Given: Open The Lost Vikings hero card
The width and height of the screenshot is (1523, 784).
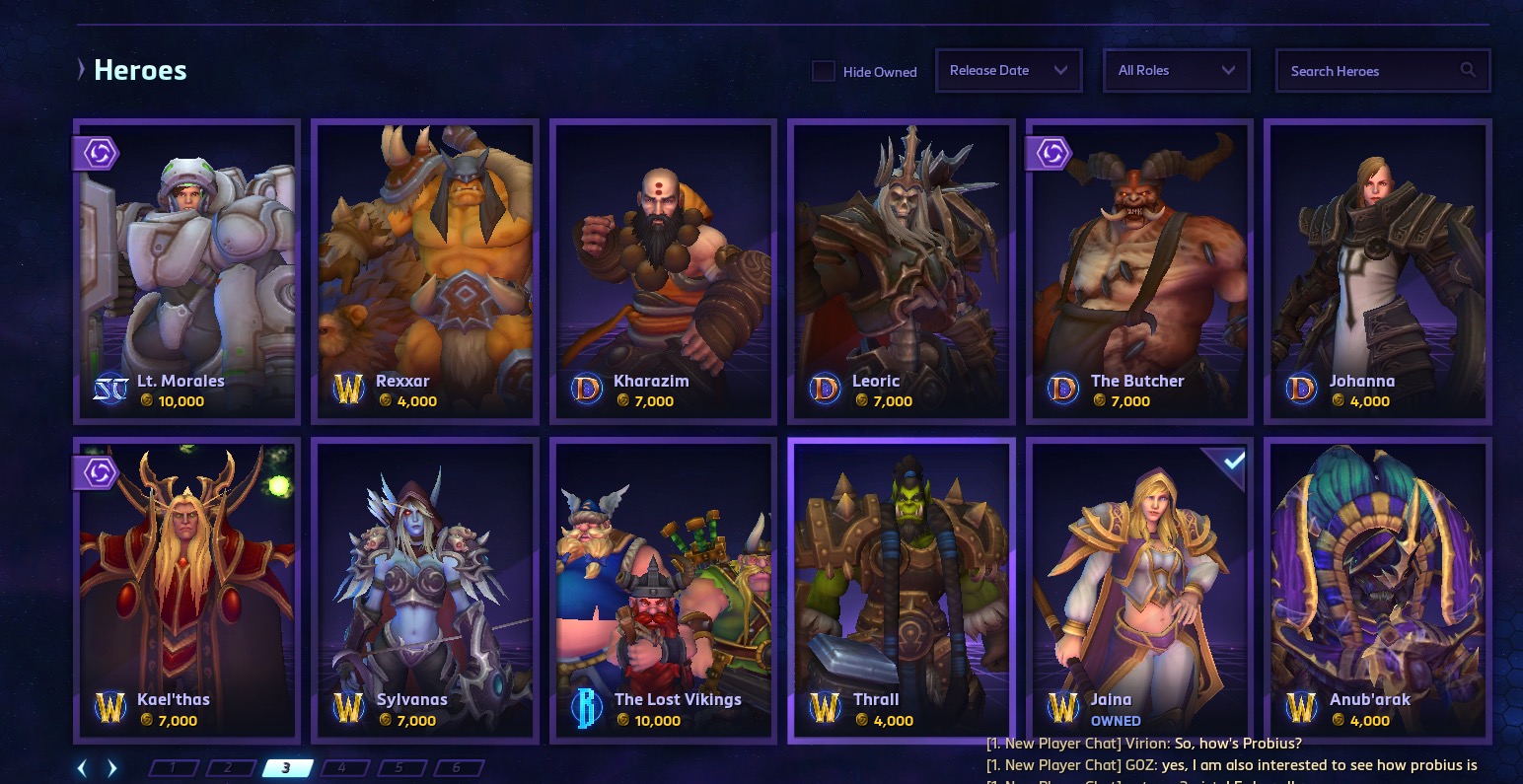Looking at the screenshot, I should [x=663, y=590].
